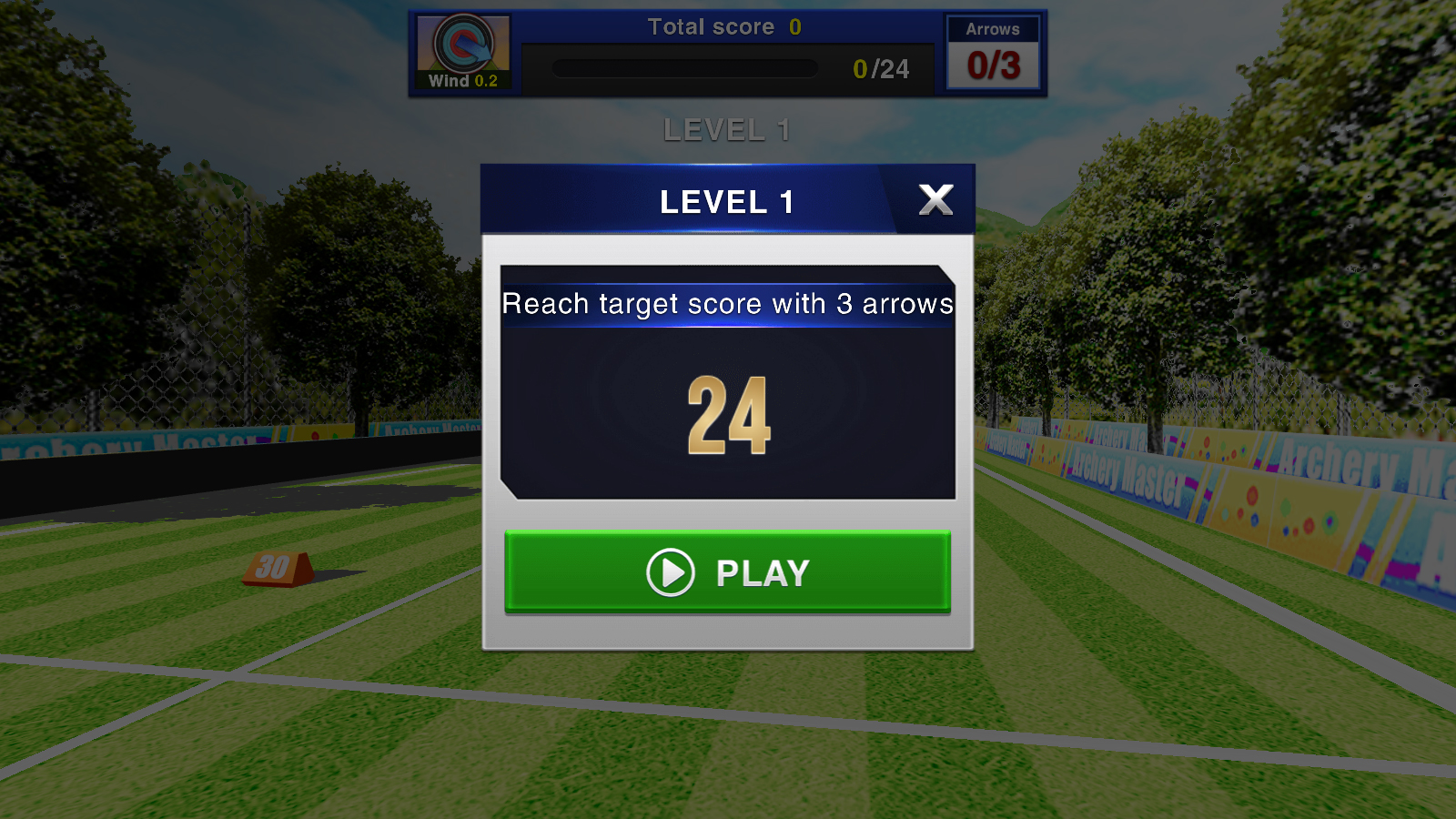Click the LEVEL 1 dialog title
Viewport: 1456px width, 819px height.
[x=727, y=201]
